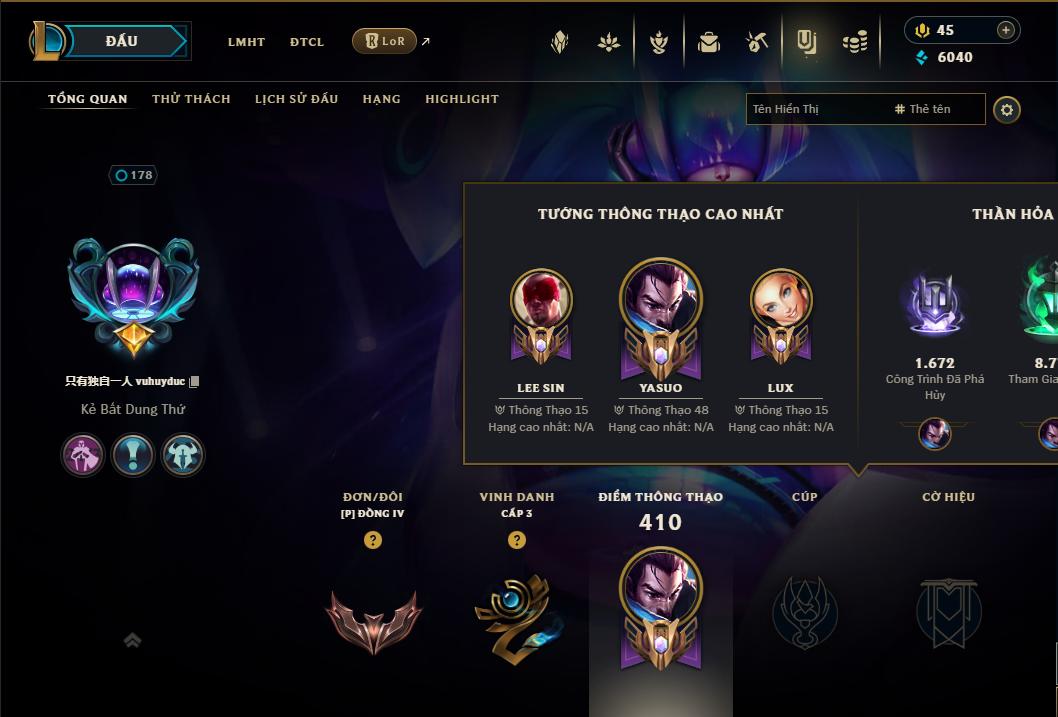Open the hammer crafting loot icon
This screenshot has height=717, width=1058.
[x=757, y=42]
